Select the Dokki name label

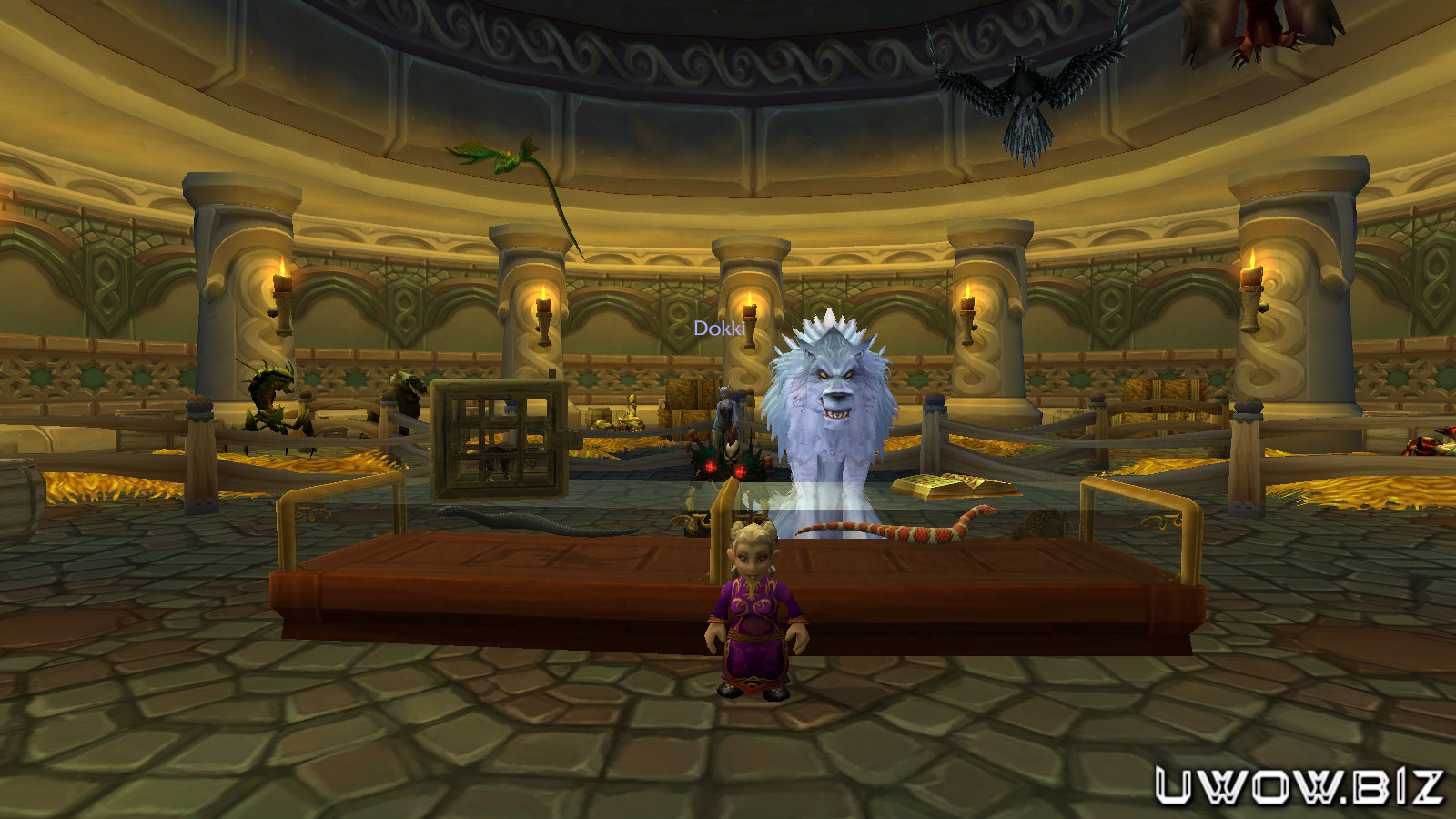pos(719,329)
